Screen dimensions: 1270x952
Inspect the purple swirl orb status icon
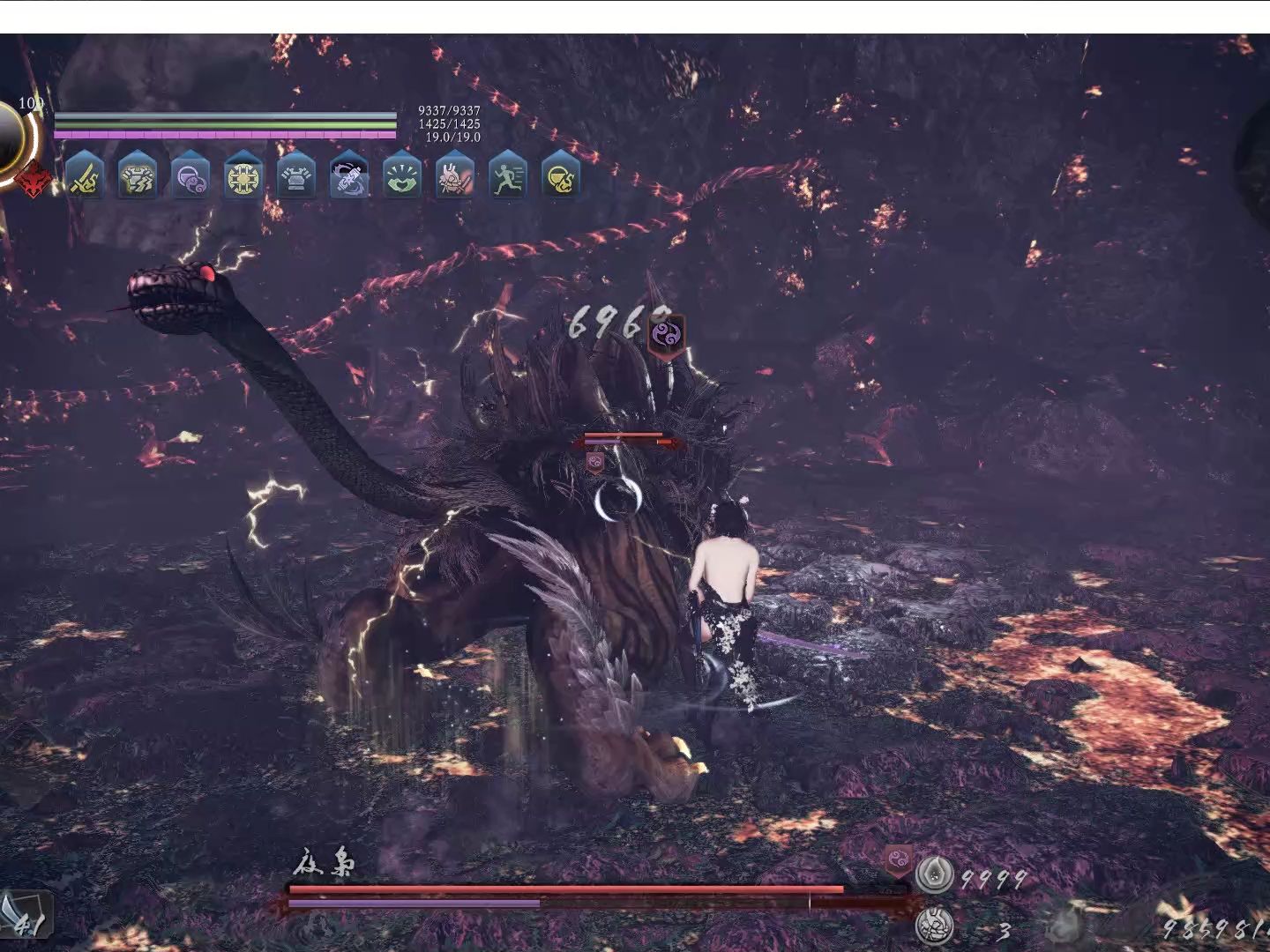[x=190, y=175]
